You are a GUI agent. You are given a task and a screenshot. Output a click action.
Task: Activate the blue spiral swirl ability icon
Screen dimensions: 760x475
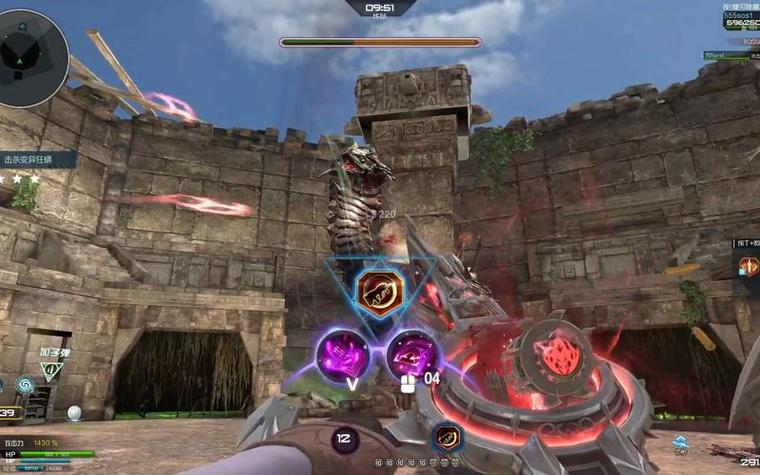pos(24,384)
